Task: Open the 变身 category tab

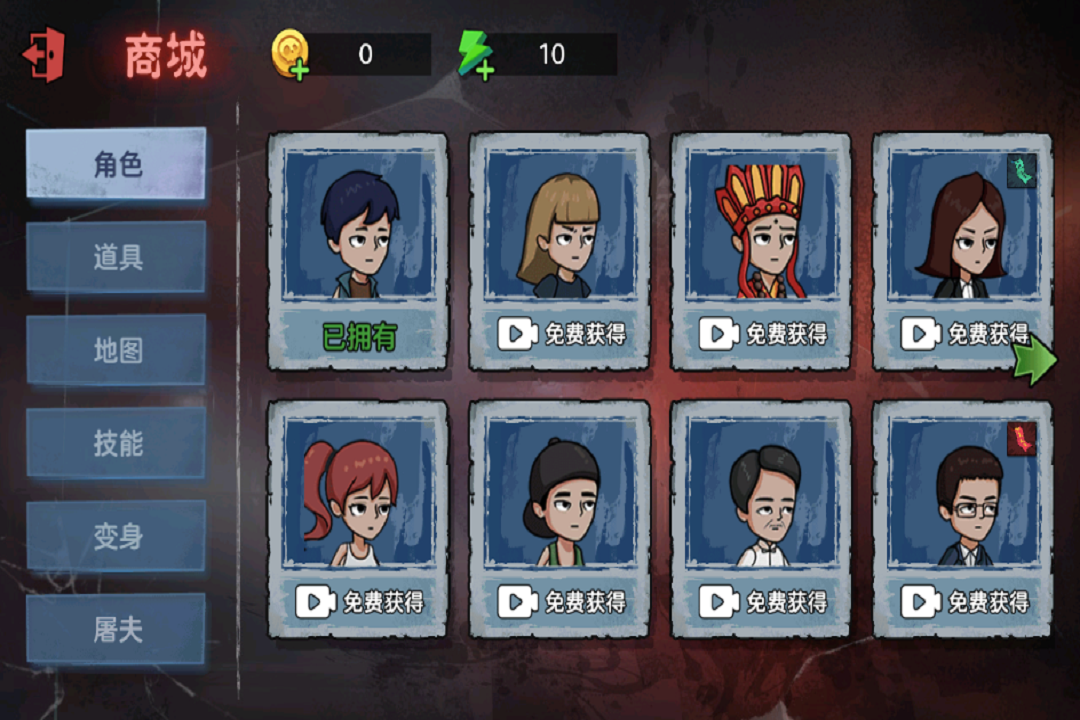Action: 116,537
